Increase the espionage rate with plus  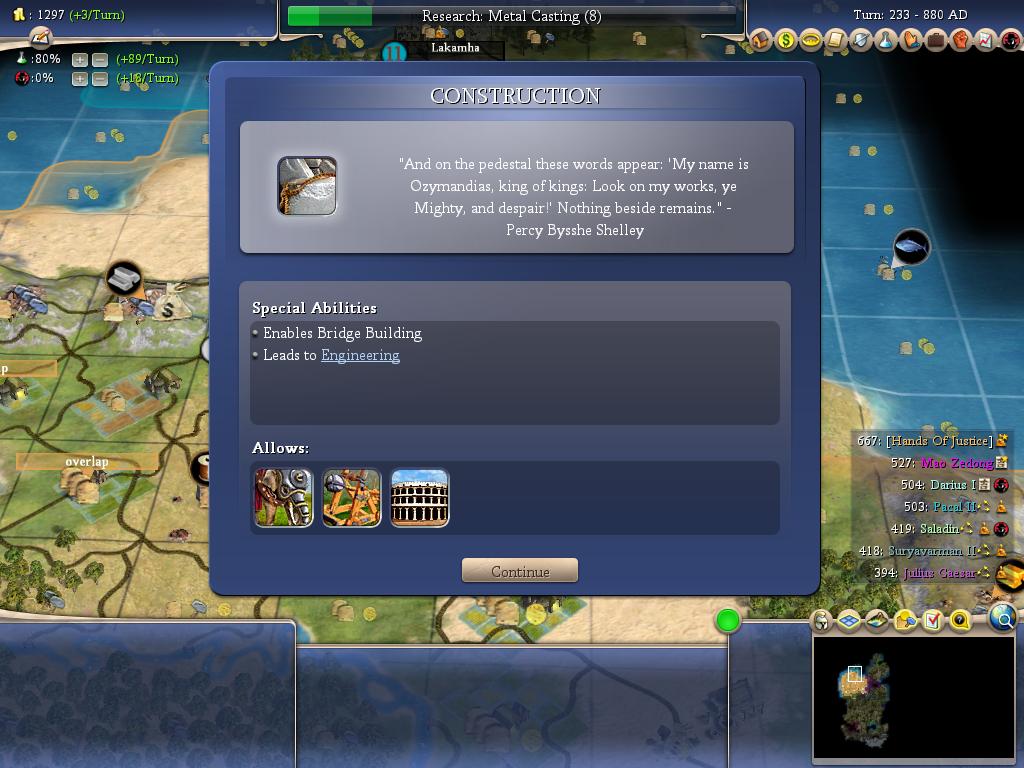point(80,78)
